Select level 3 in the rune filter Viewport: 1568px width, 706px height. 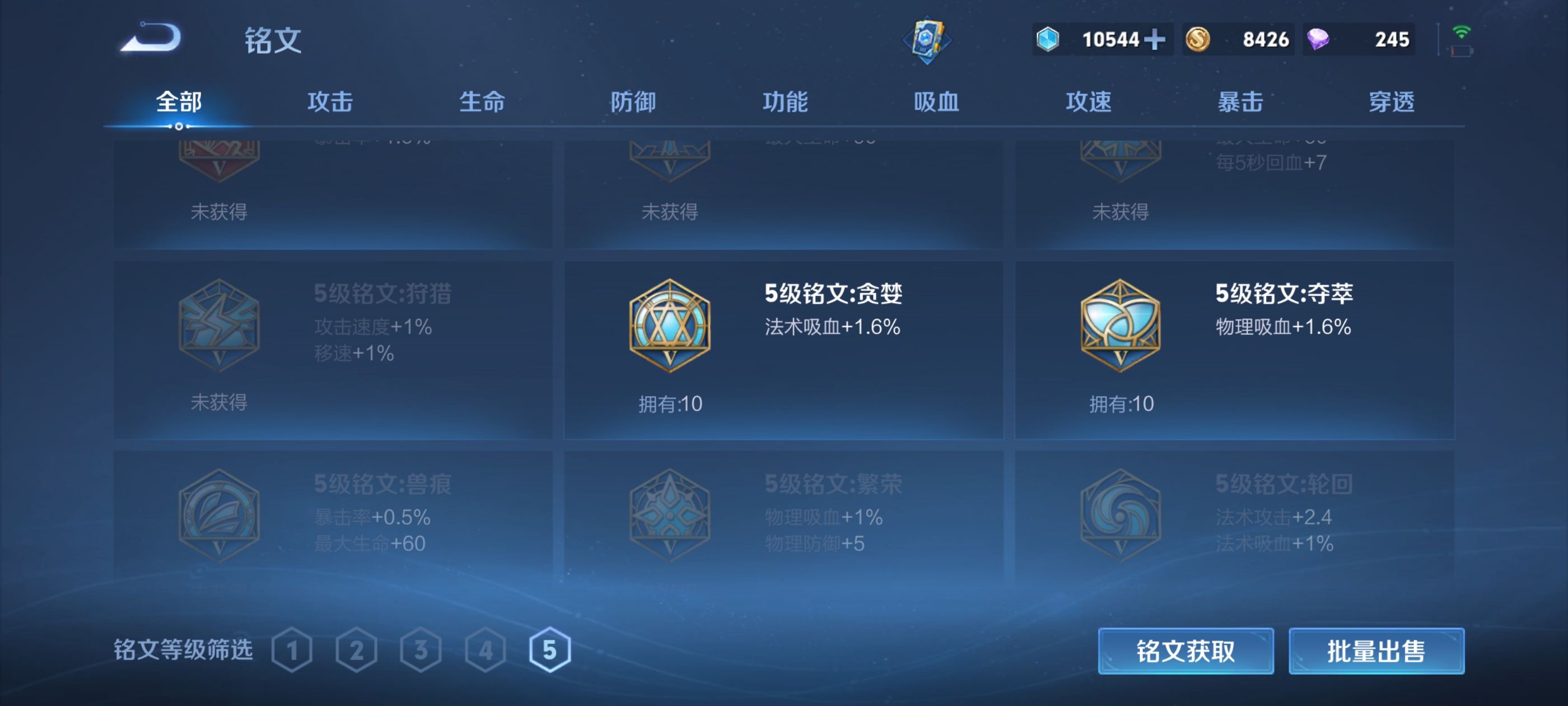(422, 650)
